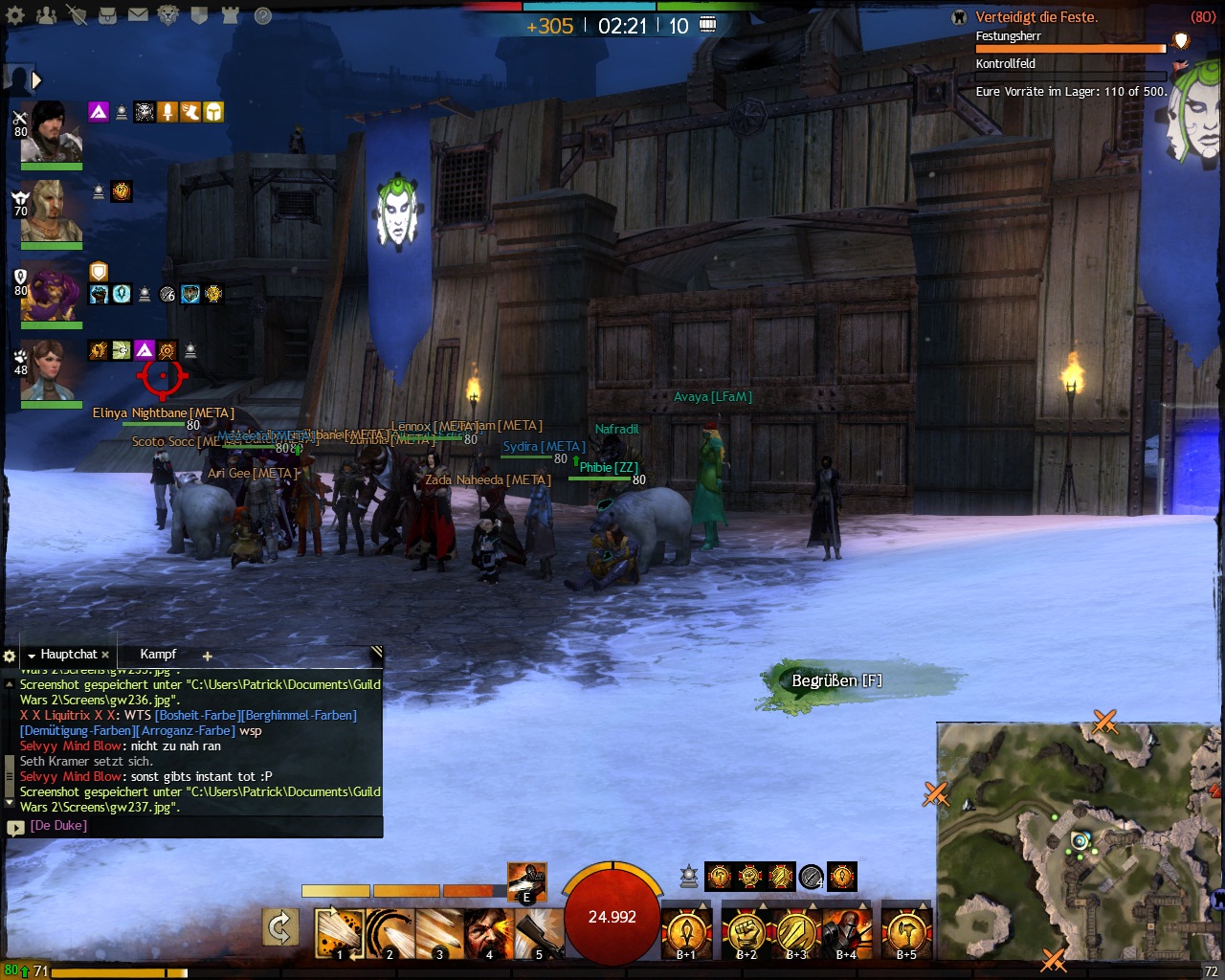Open the Black Lion trading post icon
Image resolution: width=1225 pixels, height=980 pixels.
(169, 15)
